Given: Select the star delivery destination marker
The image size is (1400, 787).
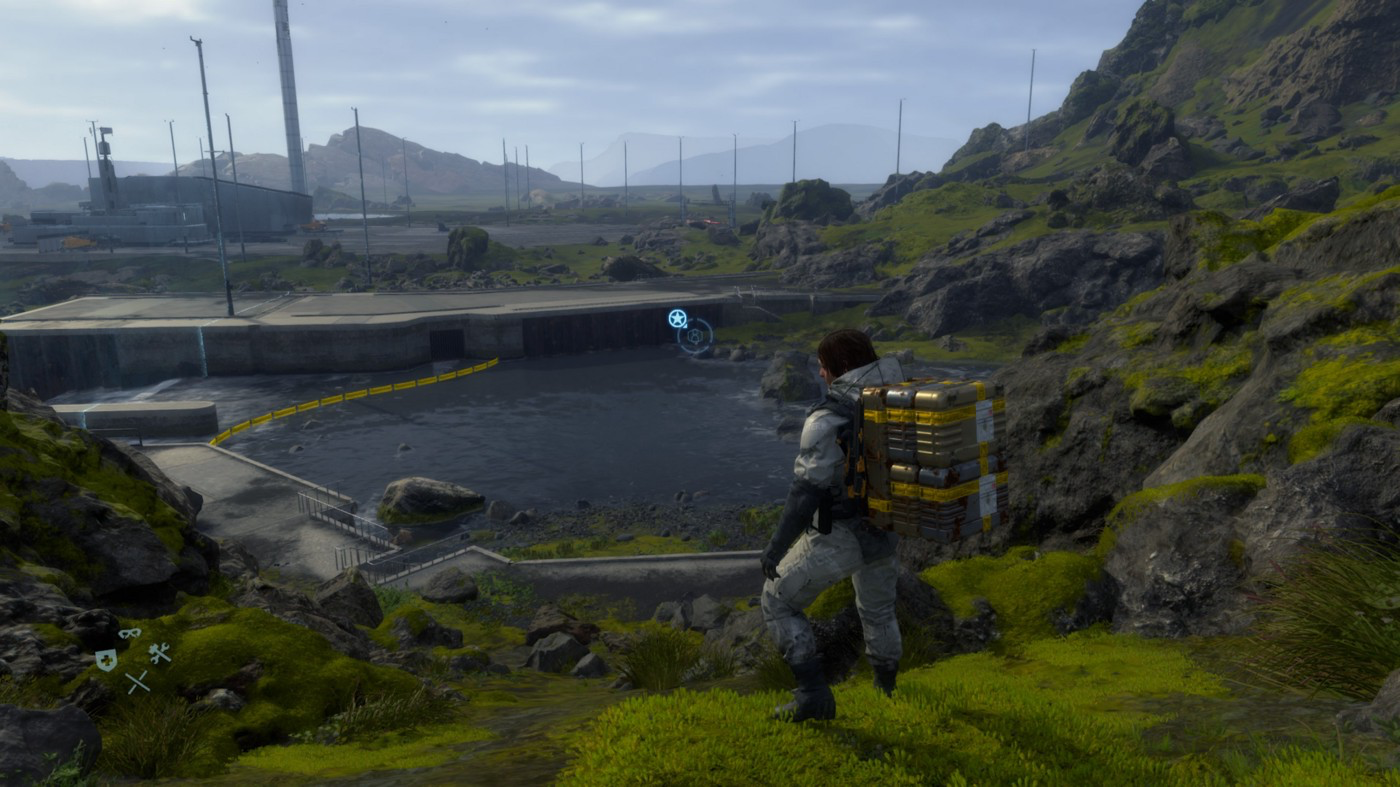Looking at the screenshot, I should click(678, 318).
